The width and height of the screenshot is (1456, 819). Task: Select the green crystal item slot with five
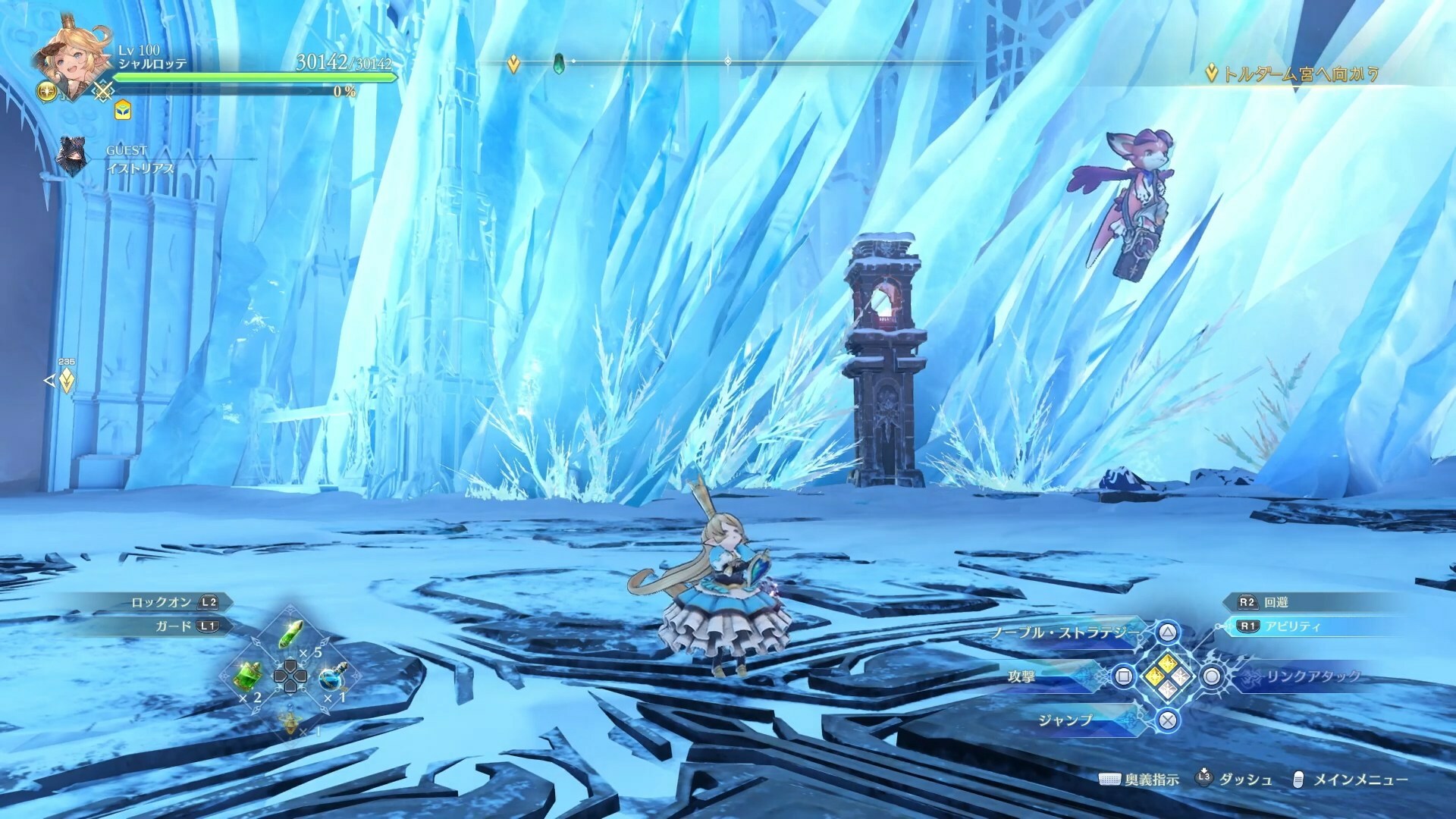[292, 634]
